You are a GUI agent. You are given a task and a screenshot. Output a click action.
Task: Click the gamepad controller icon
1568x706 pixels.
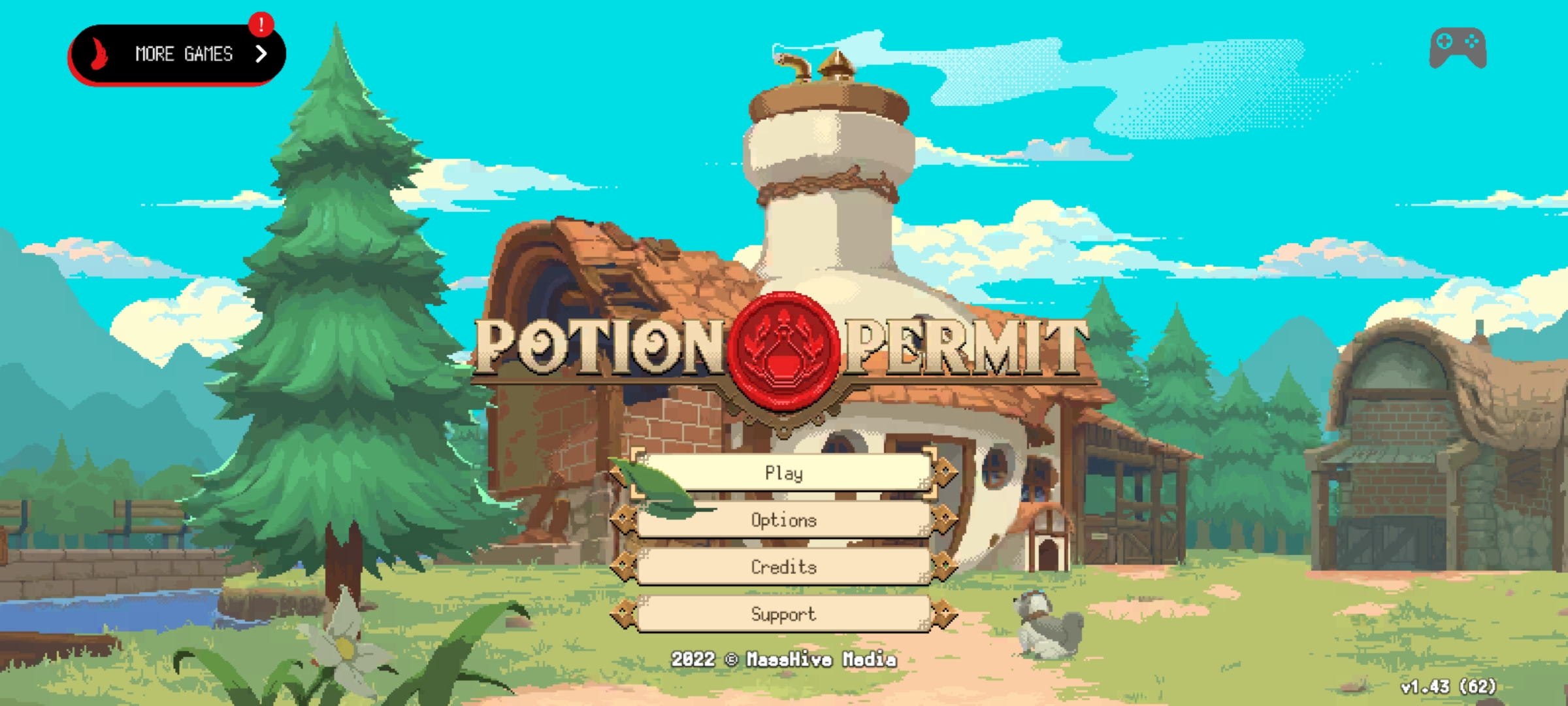(1458, 48)
